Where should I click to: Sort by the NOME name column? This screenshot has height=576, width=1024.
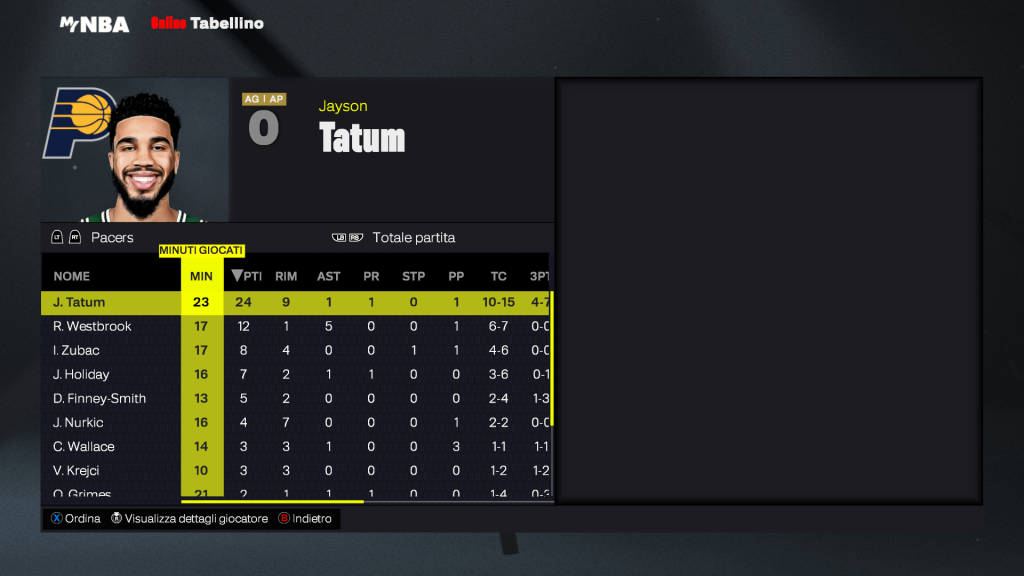(72, 276)
